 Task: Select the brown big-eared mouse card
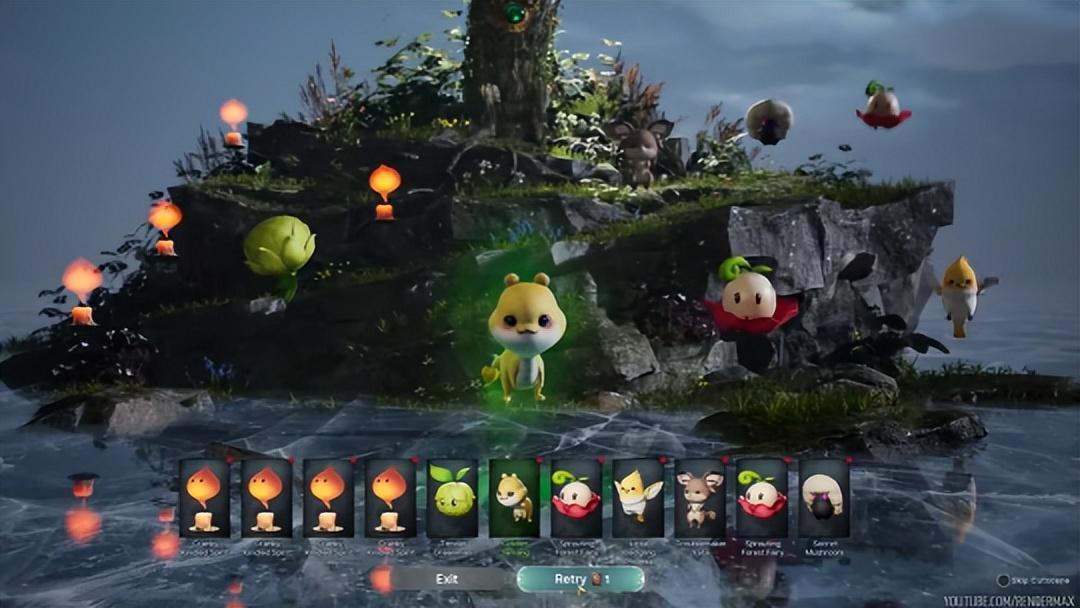coord(700,497)
